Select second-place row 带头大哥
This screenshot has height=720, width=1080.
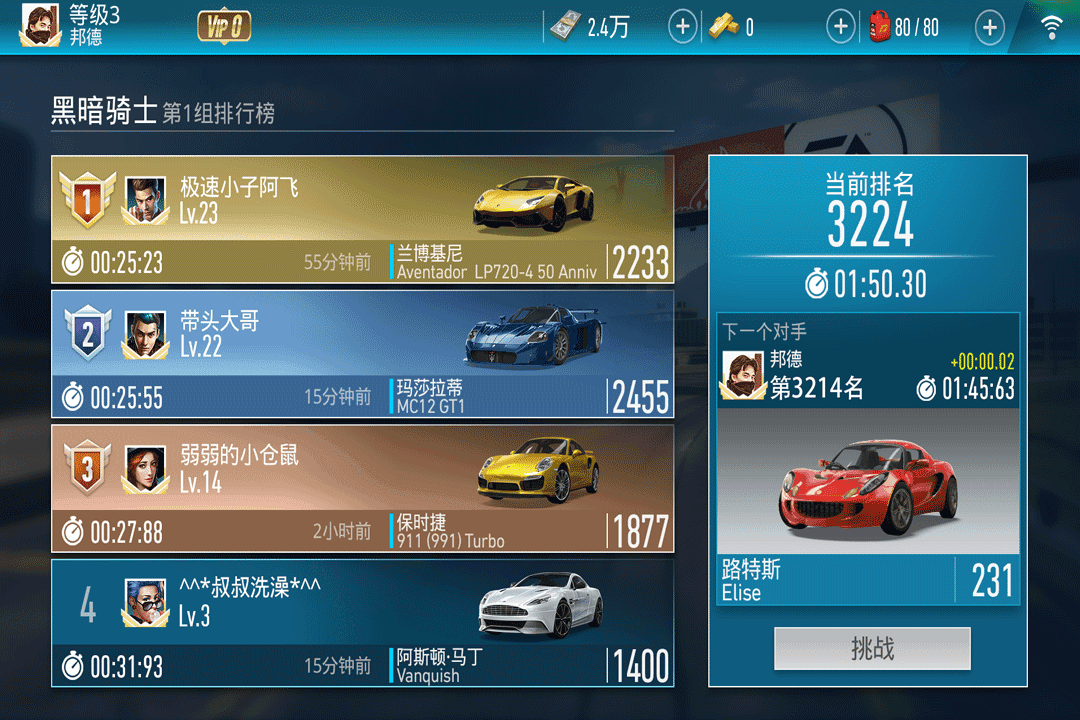click(362, 353)
